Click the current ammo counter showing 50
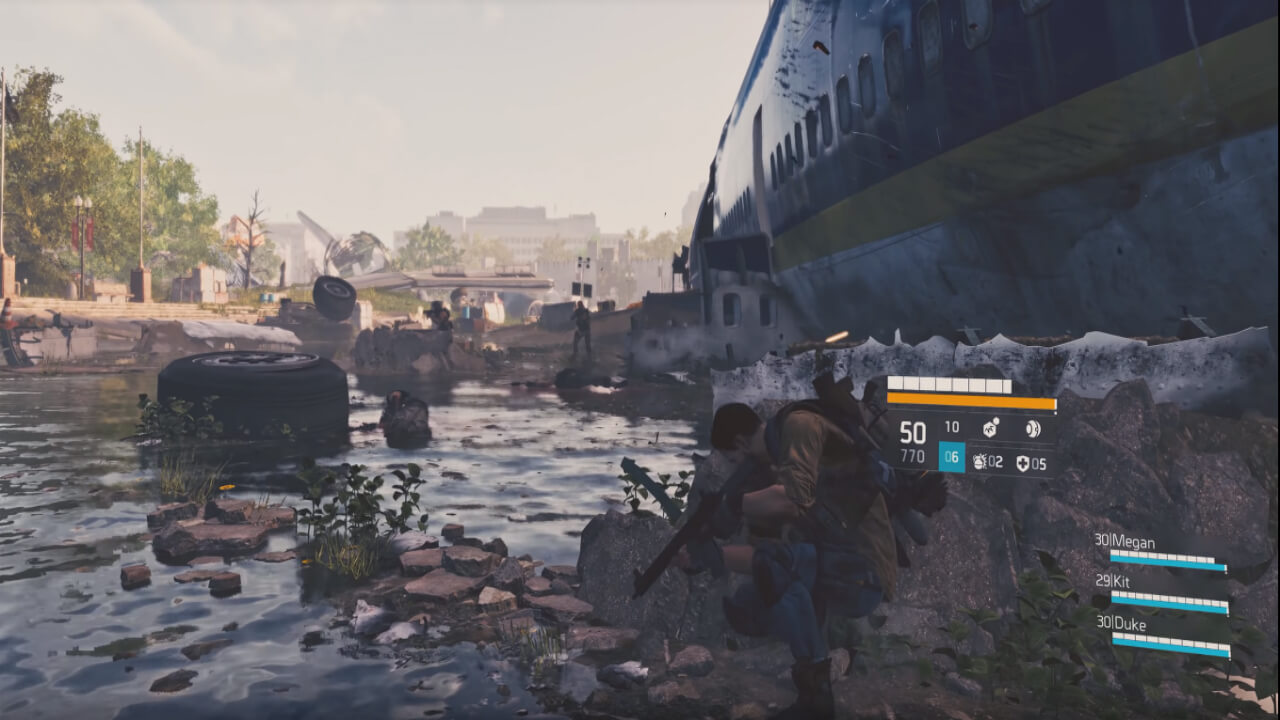 pos(912,430)
